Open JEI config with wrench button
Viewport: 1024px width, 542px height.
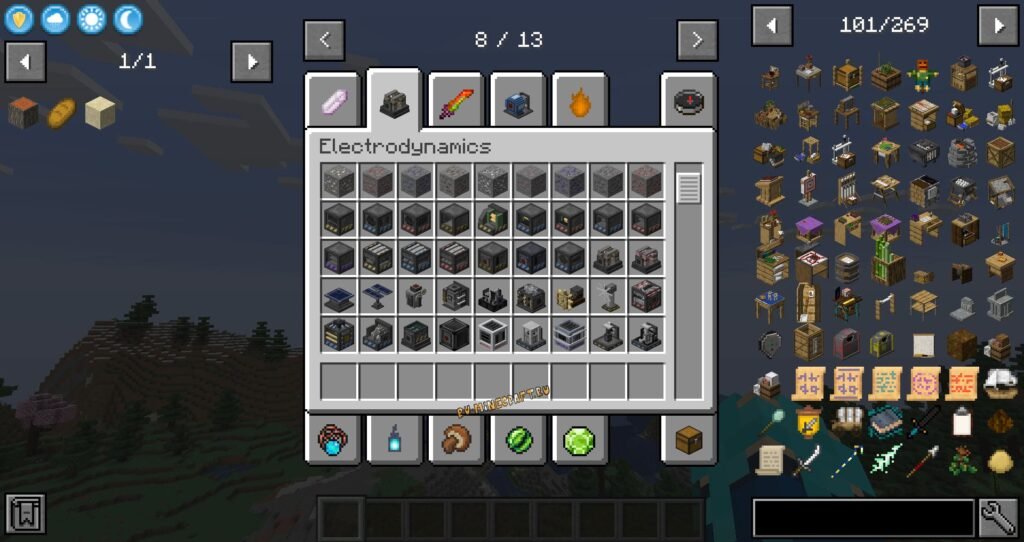pos(998,518)
